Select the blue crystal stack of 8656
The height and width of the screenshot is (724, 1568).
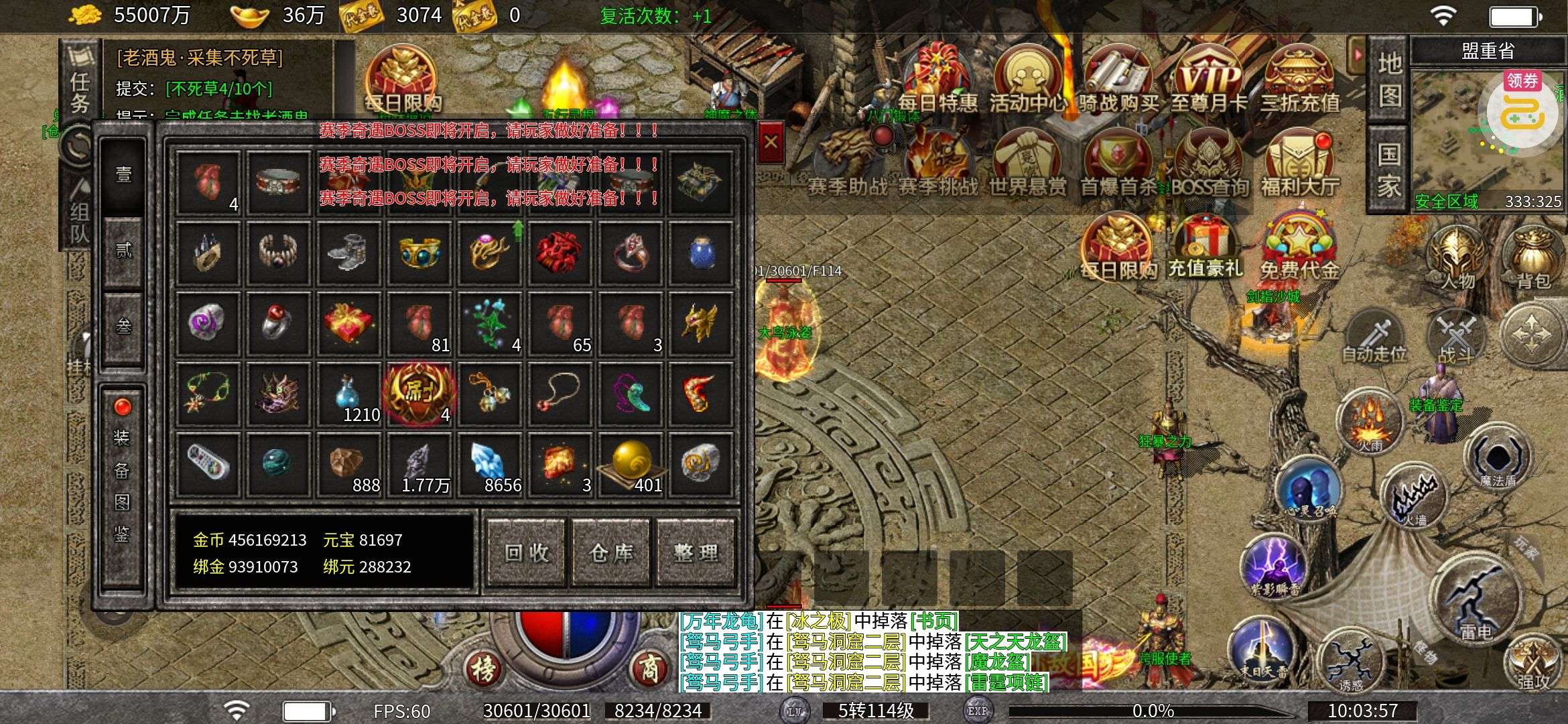pyautogui.click(x=490, y=464)
